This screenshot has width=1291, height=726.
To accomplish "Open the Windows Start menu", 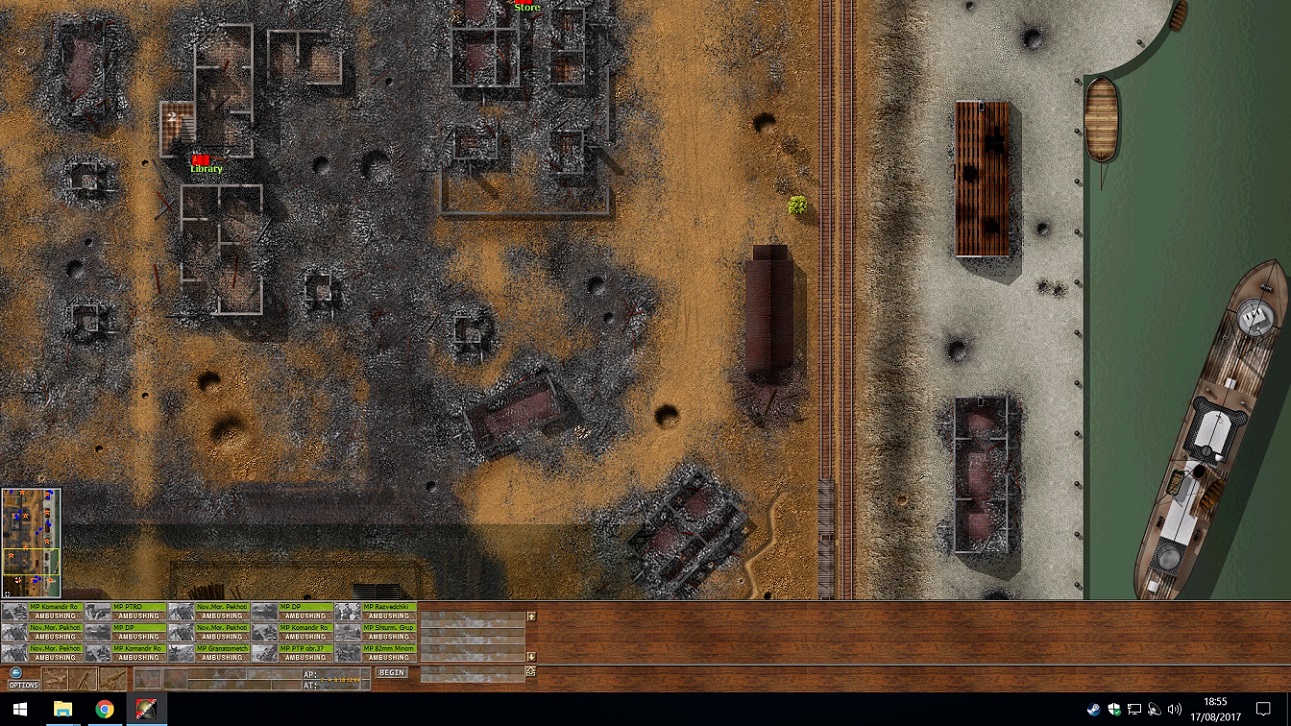I will coord(20,709).
